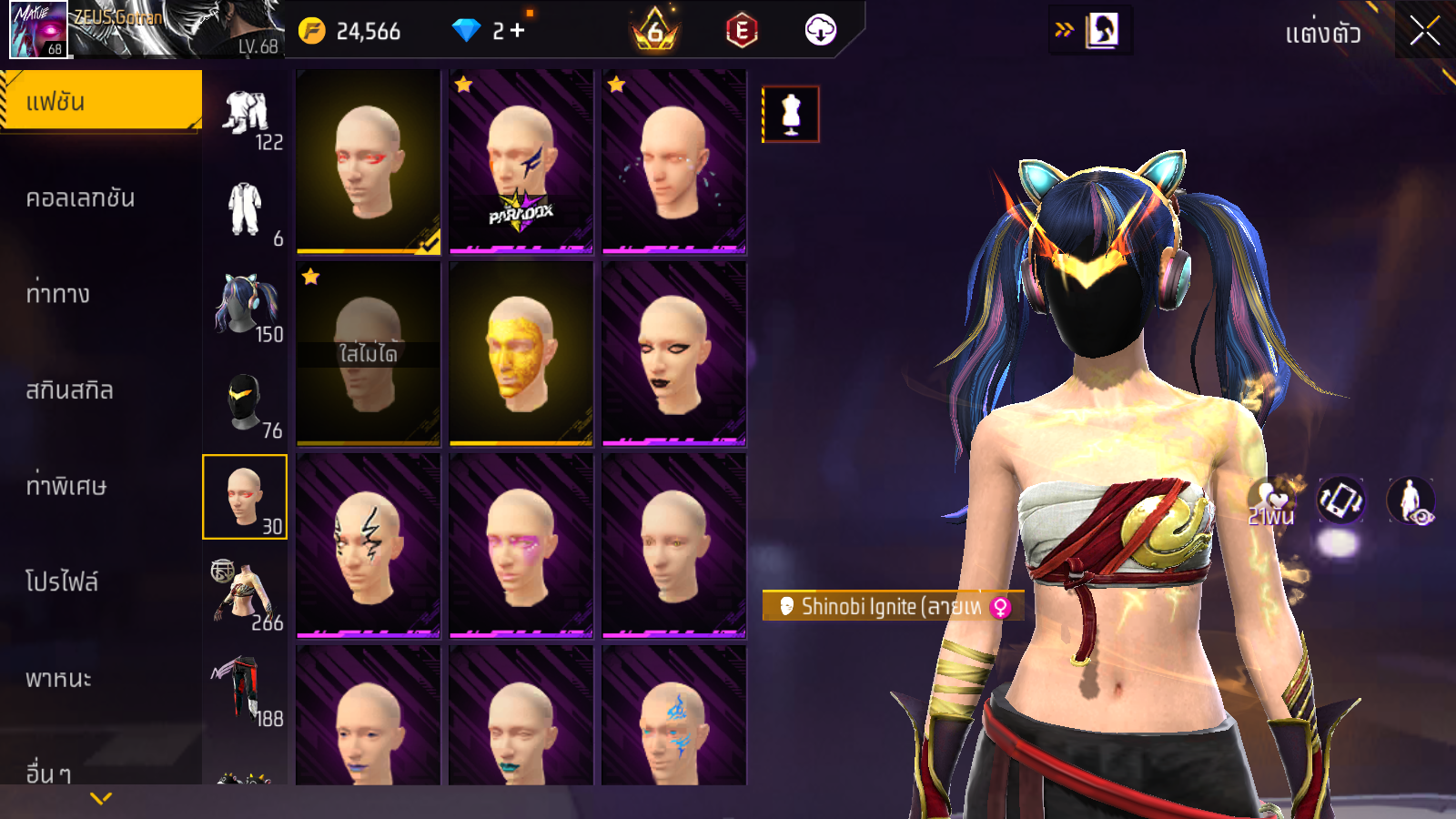The width and height of the screenshot is (1456, 819).
Task: Open the cloud download icon
Action: pos(820,31)
